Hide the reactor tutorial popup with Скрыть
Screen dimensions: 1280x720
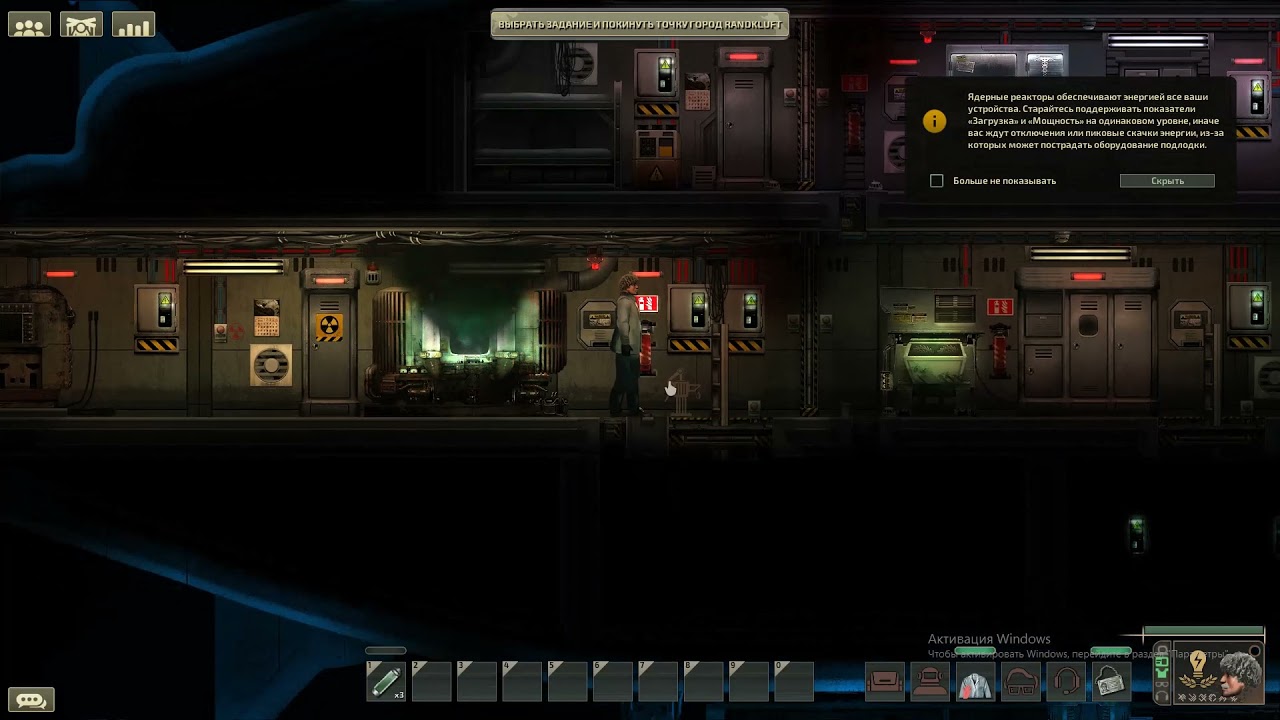(1167, 181)
